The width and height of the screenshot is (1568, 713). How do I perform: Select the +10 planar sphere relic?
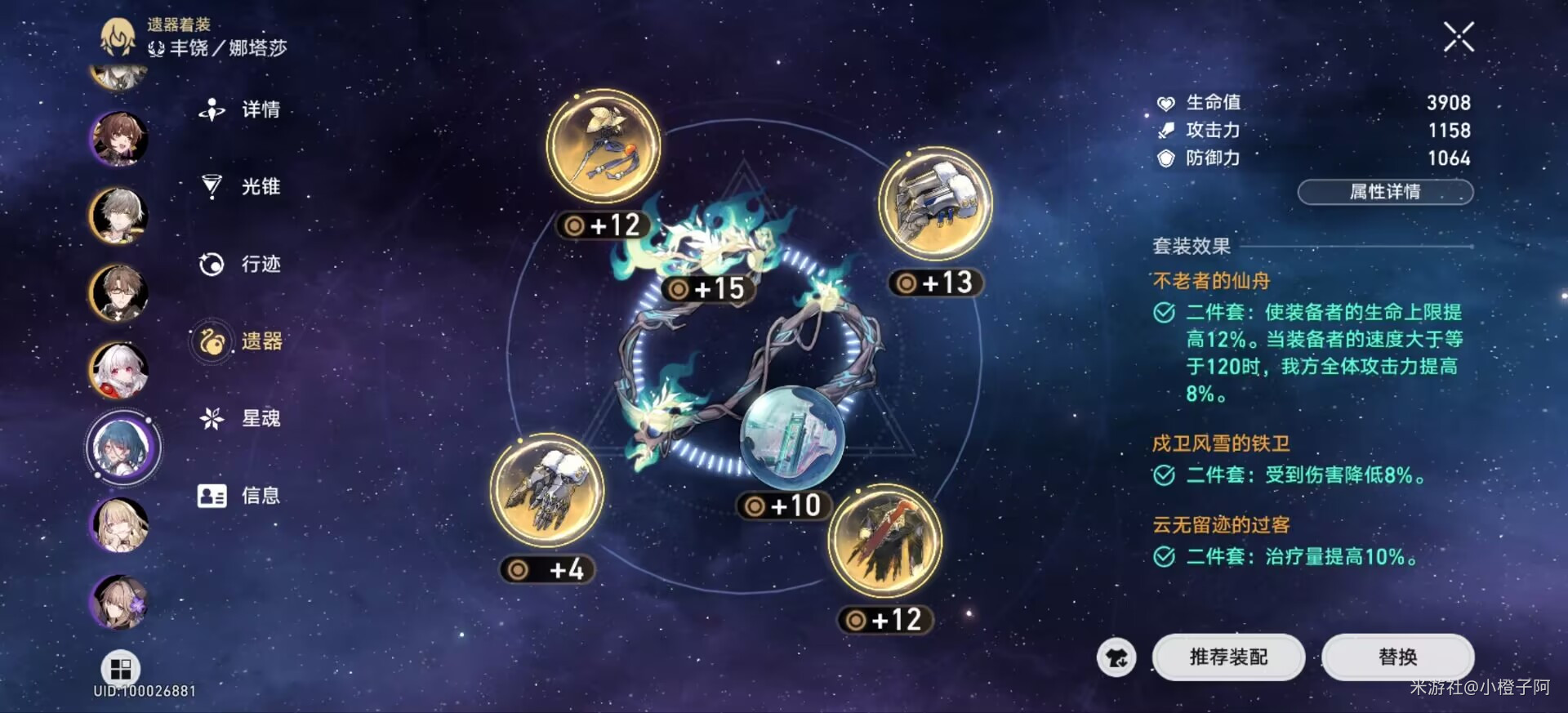coord(791,439)
